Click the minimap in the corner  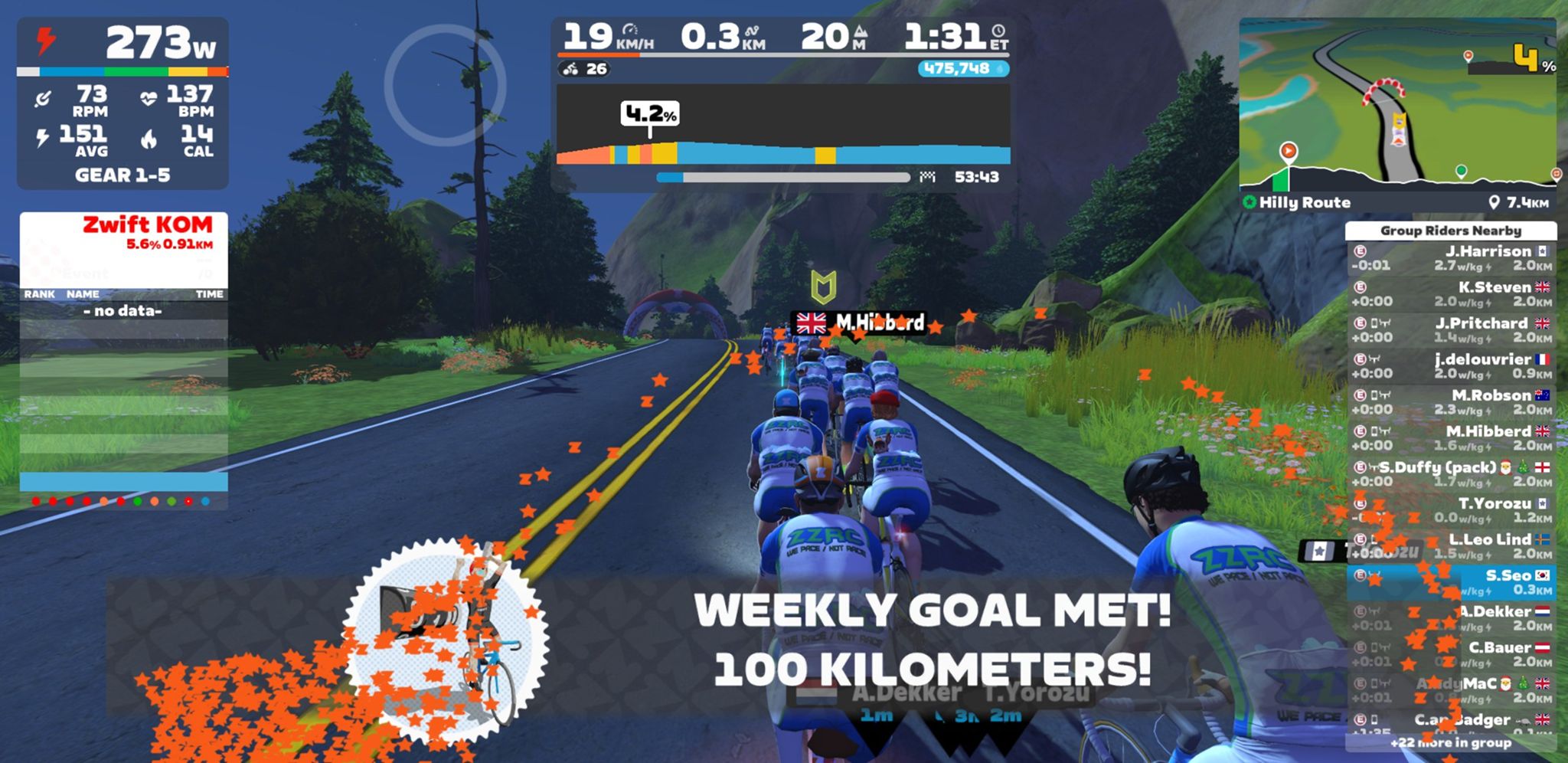click(1396, 103)
